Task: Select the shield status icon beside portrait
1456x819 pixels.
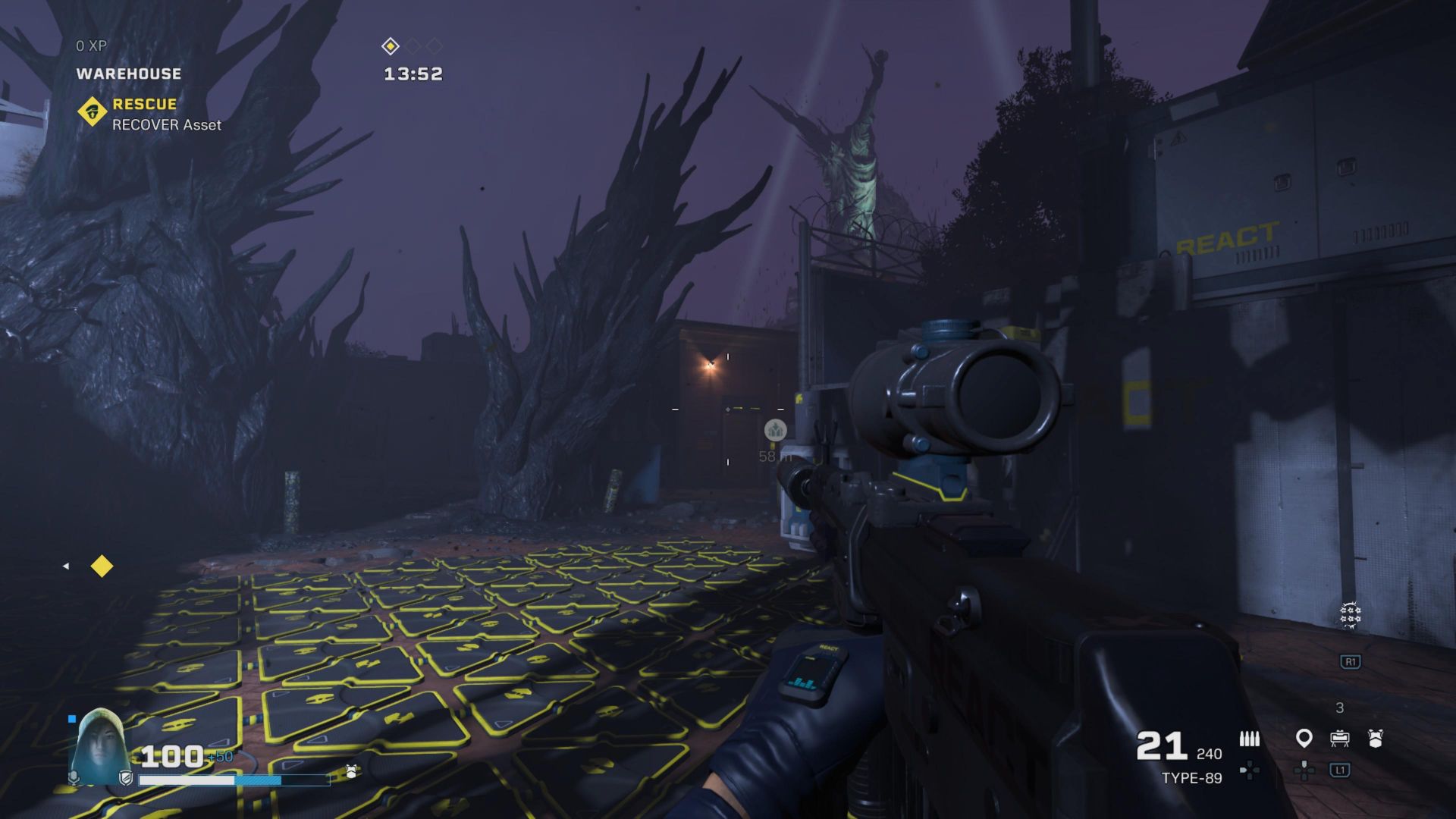Action: pos(127,779)
